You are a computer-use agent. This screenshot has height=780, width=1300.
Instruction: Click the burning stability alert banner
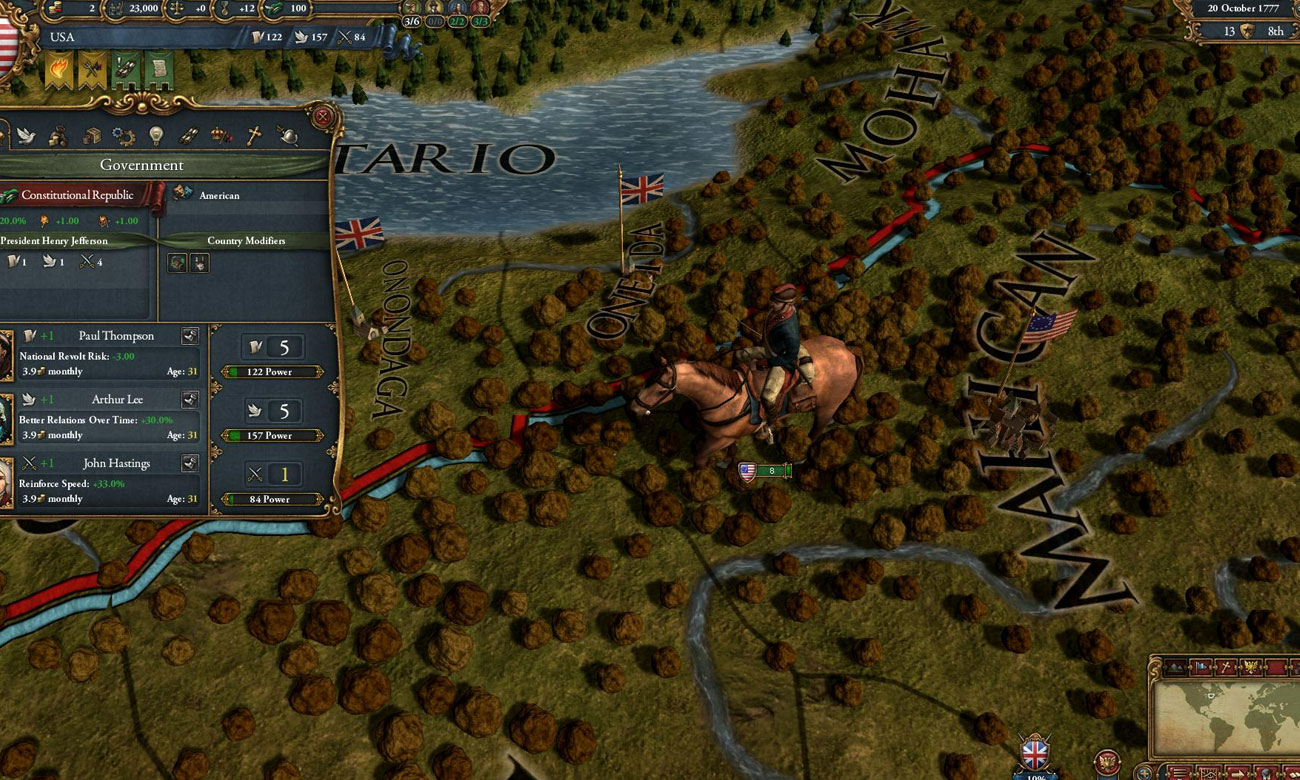[58, 70]
